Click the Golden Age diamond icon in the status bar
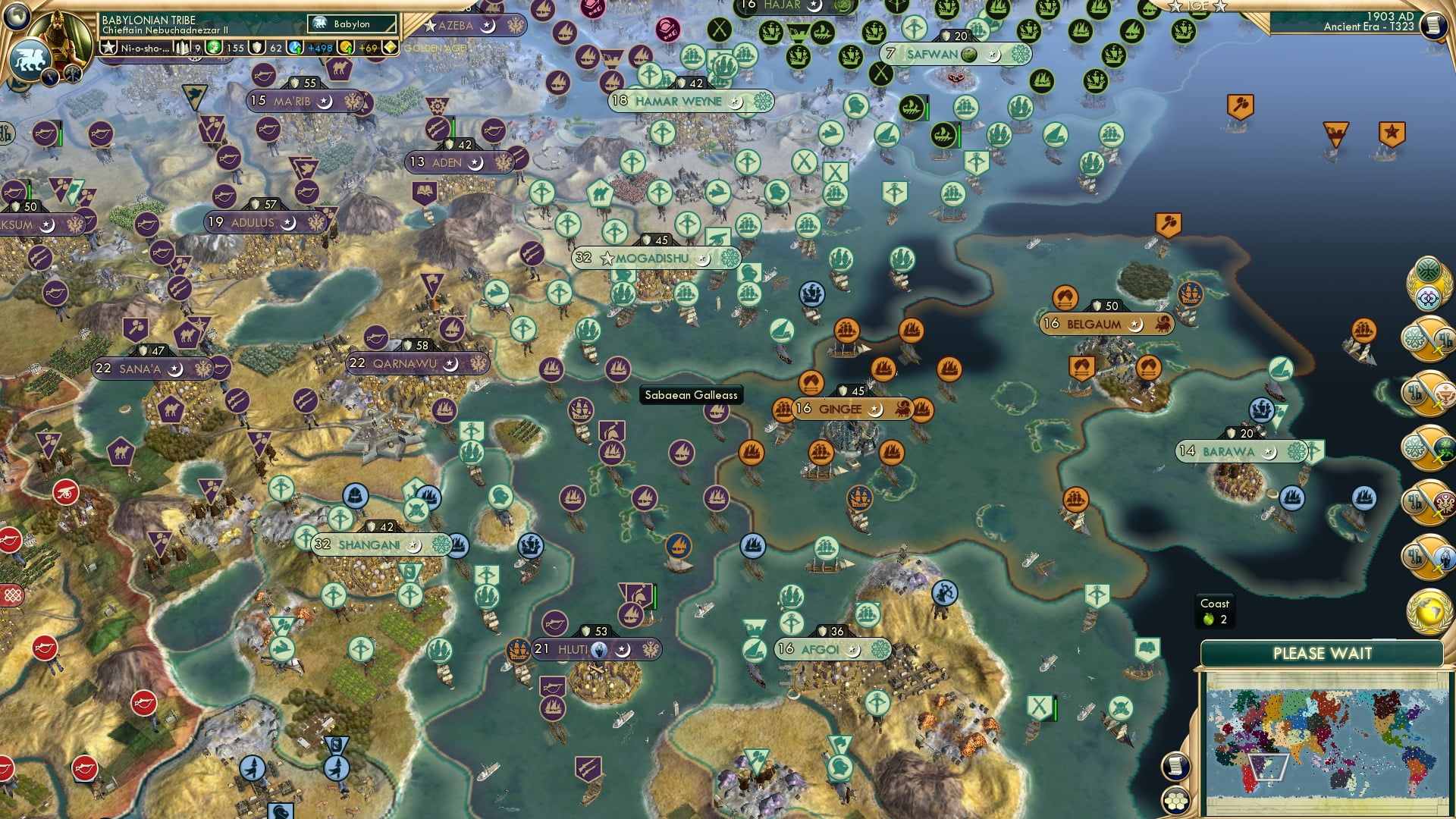1456x819 pixels. click(390, 47)
